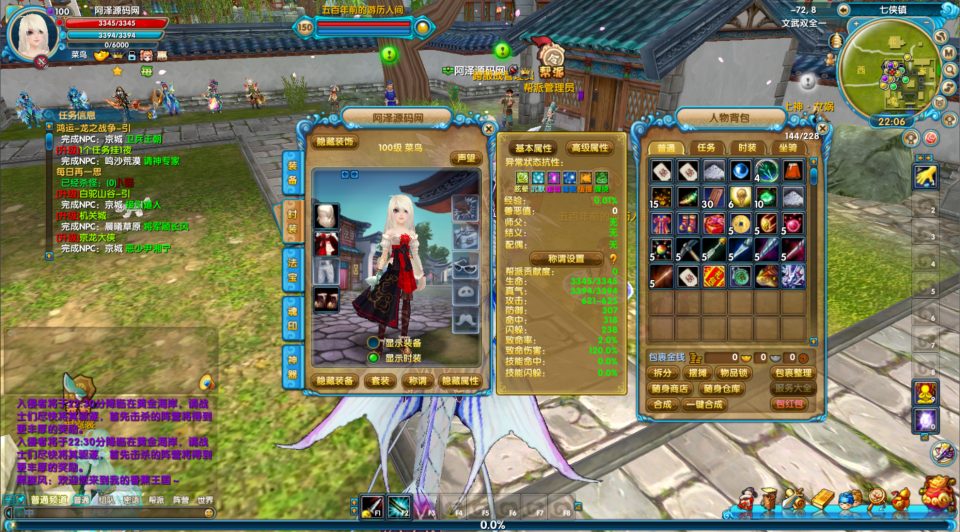
Task: Open the 任务 tab in the backpack
Action: click(708, 147)
